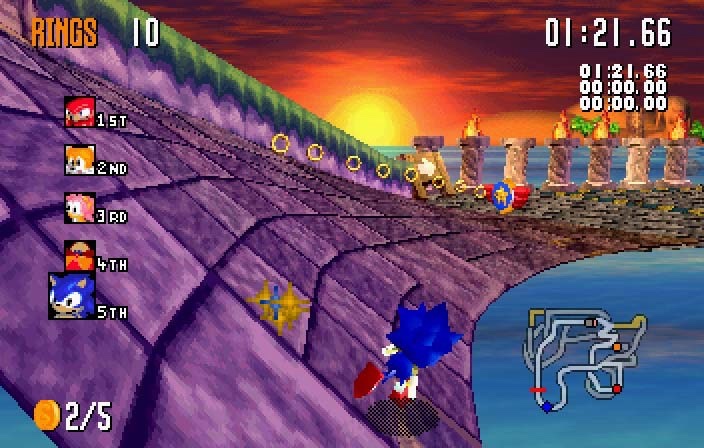Choose Amy's 3rd place portrait
The width and height of the screenshot is (704, 448).
pos(79,207)
